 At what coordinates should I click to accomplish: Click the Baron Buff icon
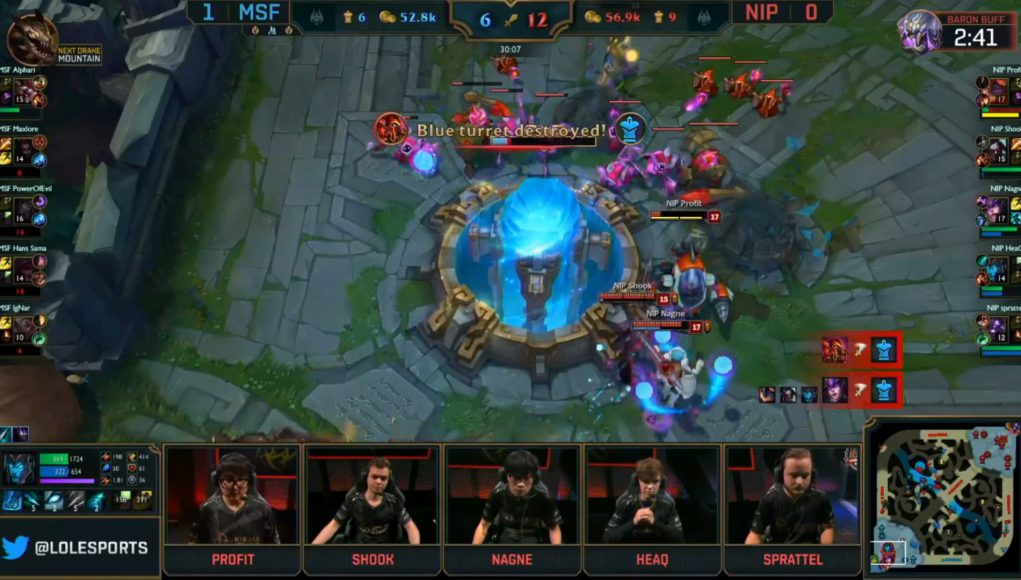tap(920, 31)
